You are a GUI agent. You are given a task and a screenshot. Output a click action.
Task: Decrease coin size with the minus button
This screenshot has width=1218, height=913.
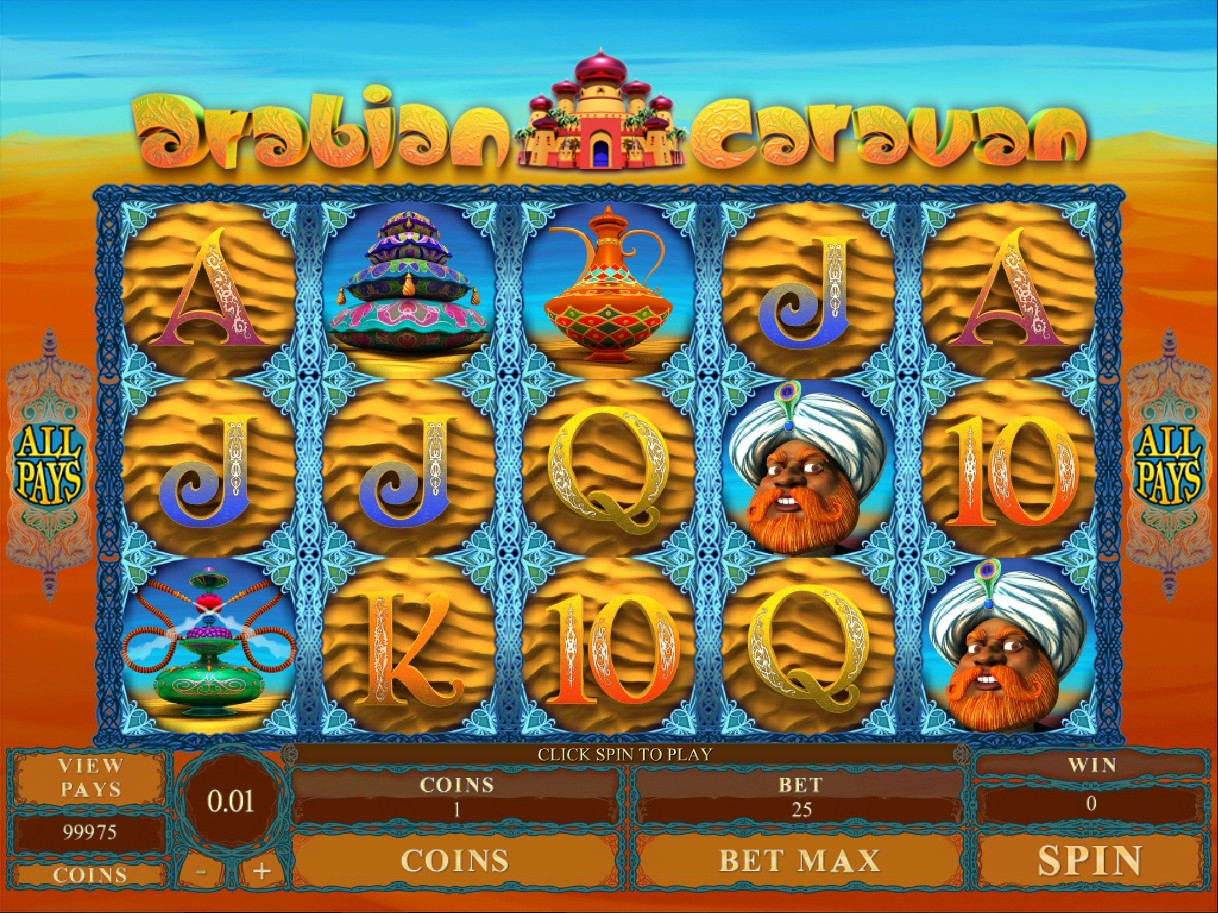[x=202, y=871]
